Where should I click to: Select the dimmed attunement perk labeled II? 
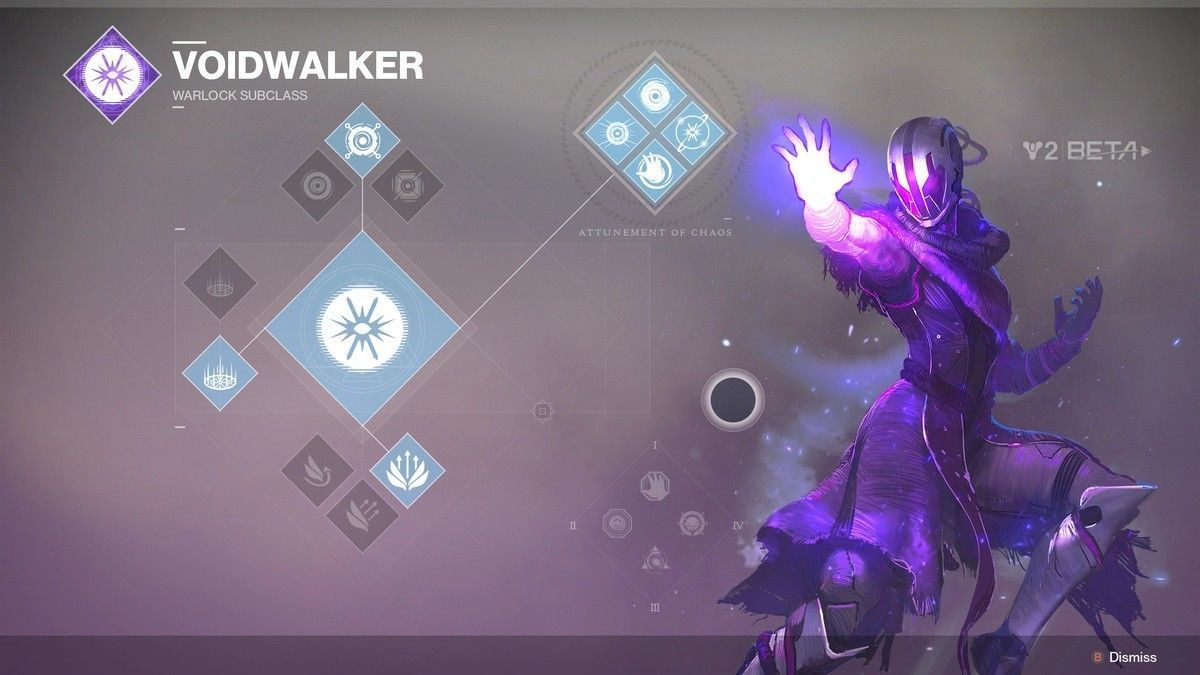tap(617, 523)
